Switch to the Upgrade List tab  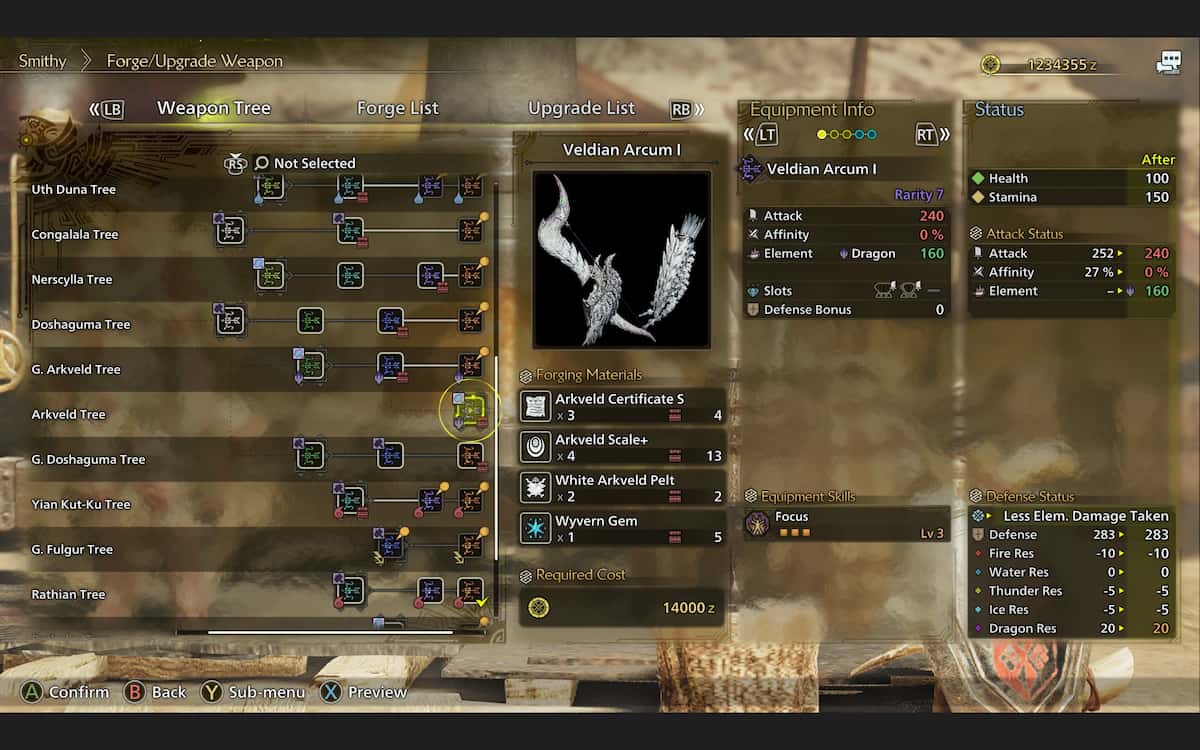[x=581, y=108]
